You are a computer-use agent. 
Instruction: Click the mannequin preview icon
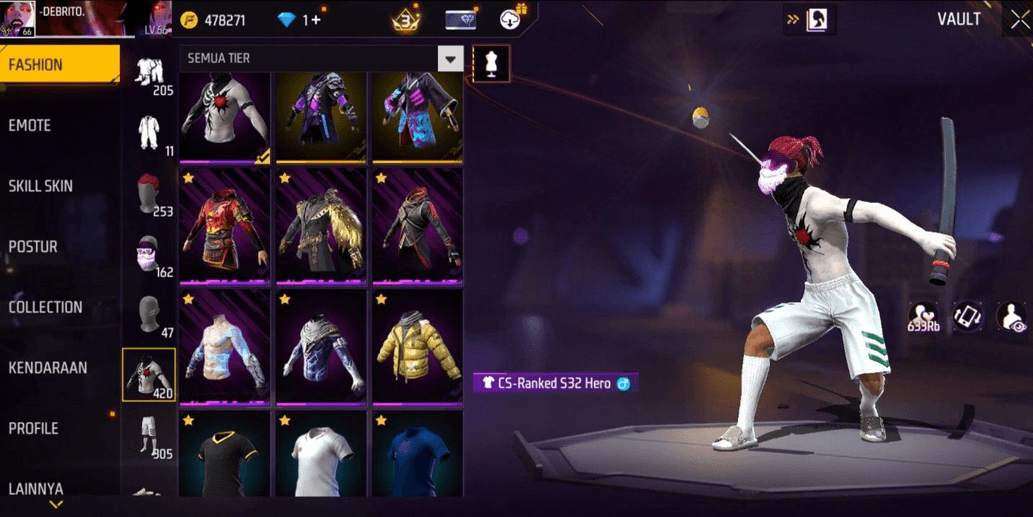point(490,64)
